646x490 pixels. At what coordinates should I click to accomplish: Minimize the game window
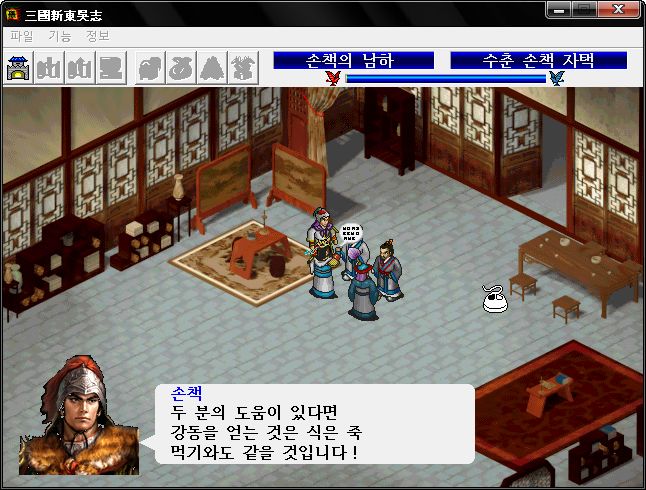click(x=561, y=10)
